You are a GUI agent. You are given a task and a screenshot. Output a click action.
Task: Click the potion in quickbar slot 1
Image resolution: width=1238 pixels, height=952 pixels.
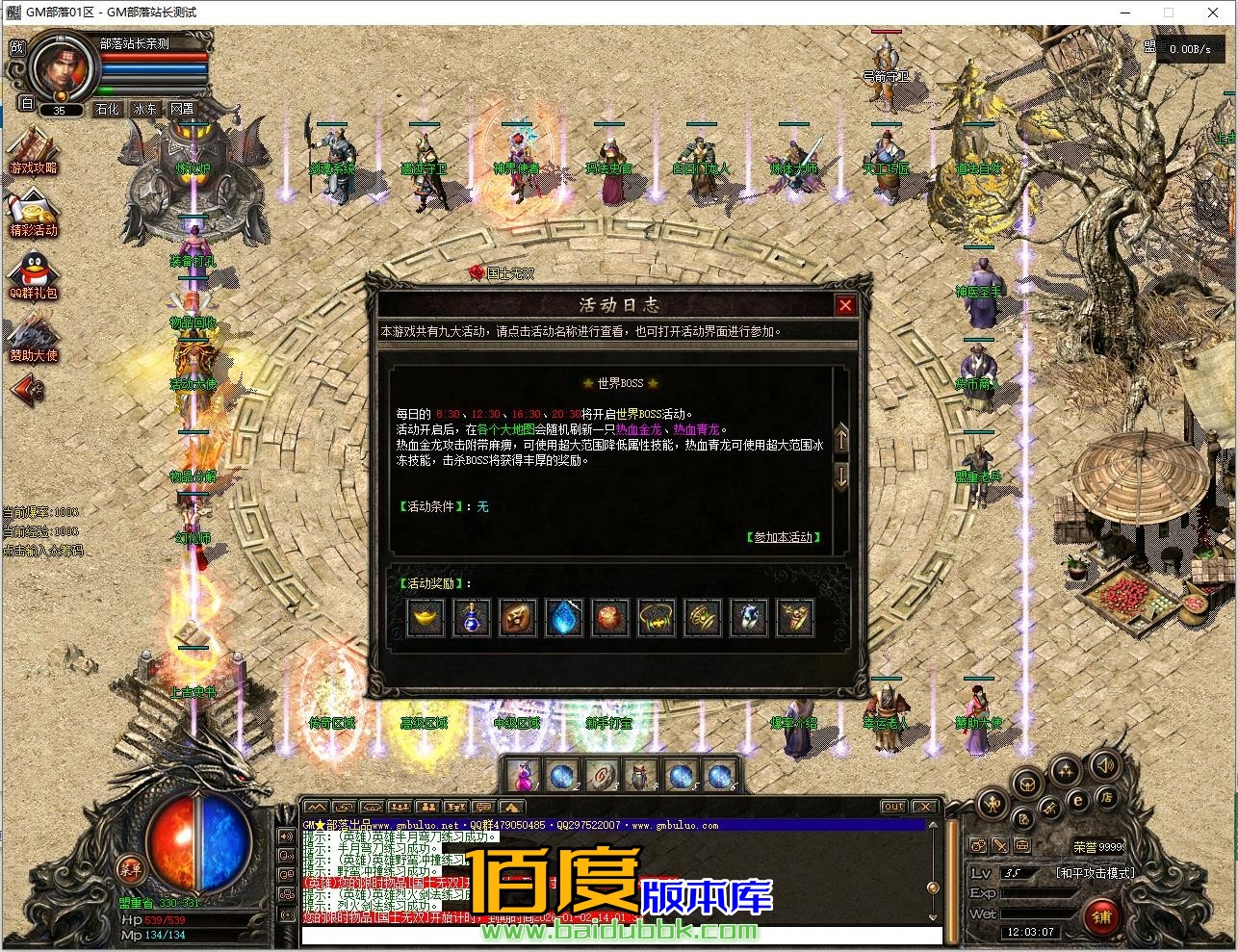pos(525,775)
